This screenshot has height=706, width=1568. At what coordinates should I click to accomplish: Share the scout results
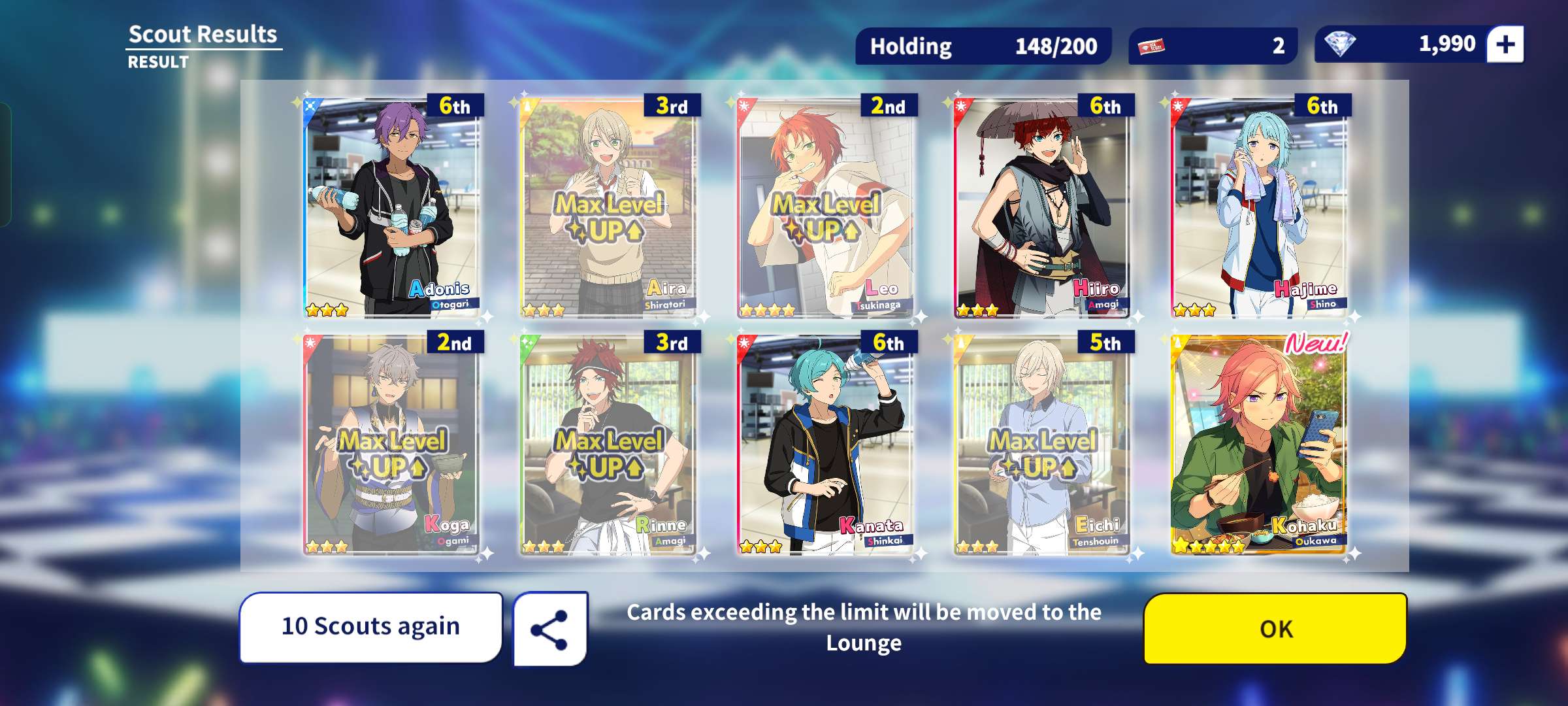(x=549, y=629)
